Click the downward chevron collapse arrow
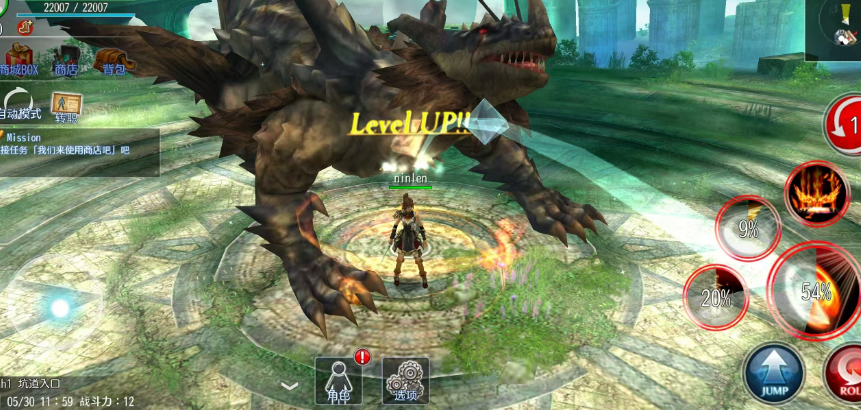Image resolution: width=861 pixels, height=410 pixels. pyautogui.click(x=289, y=385)
